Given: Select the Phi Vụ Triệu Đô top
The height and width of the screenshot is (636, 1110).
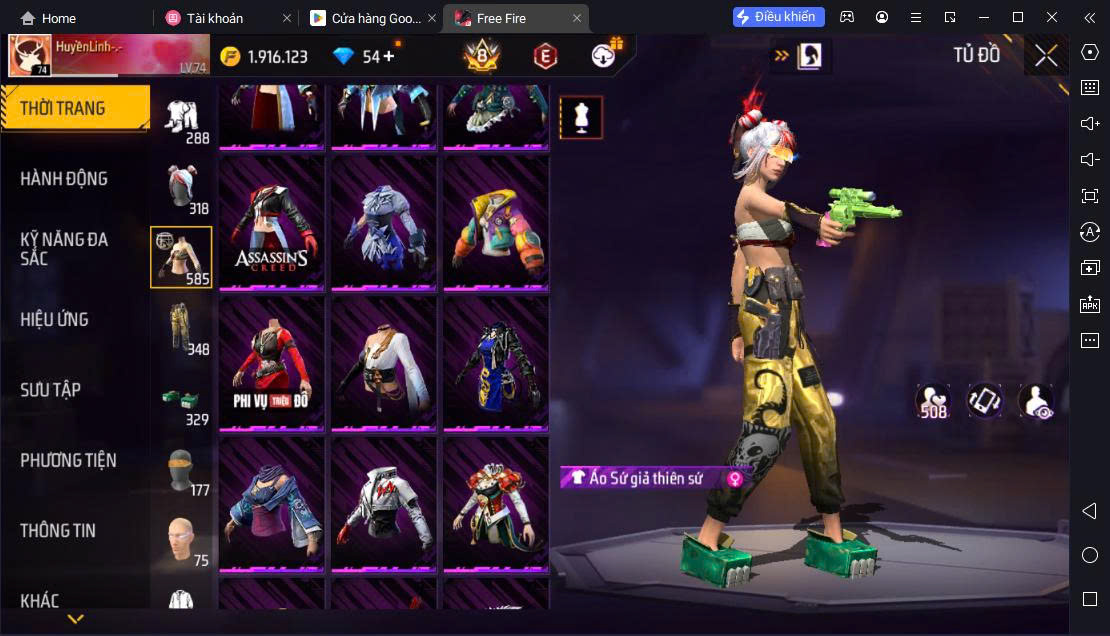Looking at the screenshot, I should point(272,363).
